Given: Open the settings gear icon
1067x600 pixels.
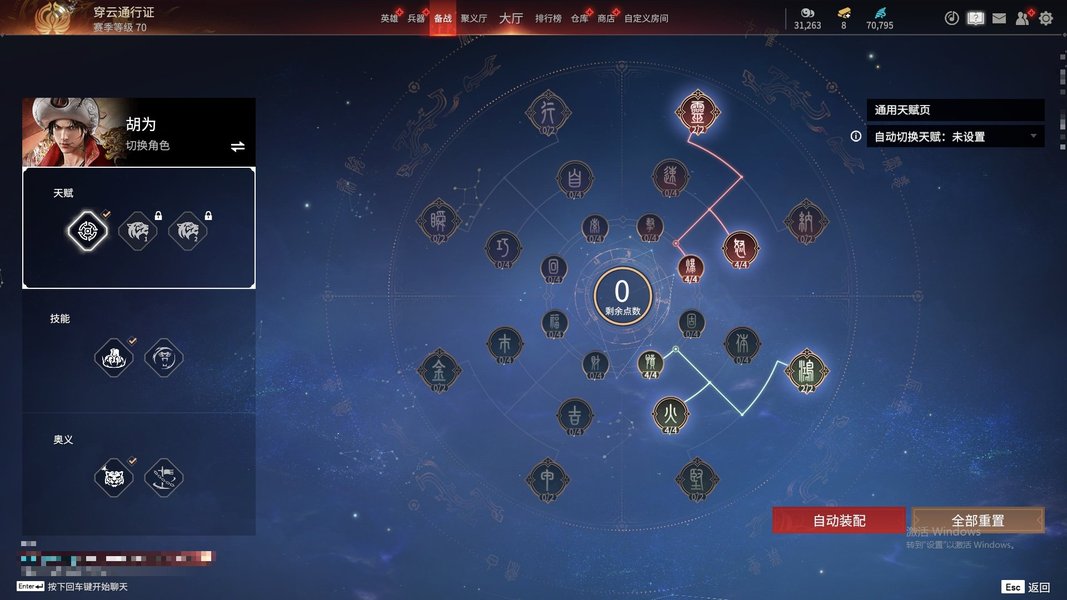Looking at the screenshot, I should coord(1046,18).
